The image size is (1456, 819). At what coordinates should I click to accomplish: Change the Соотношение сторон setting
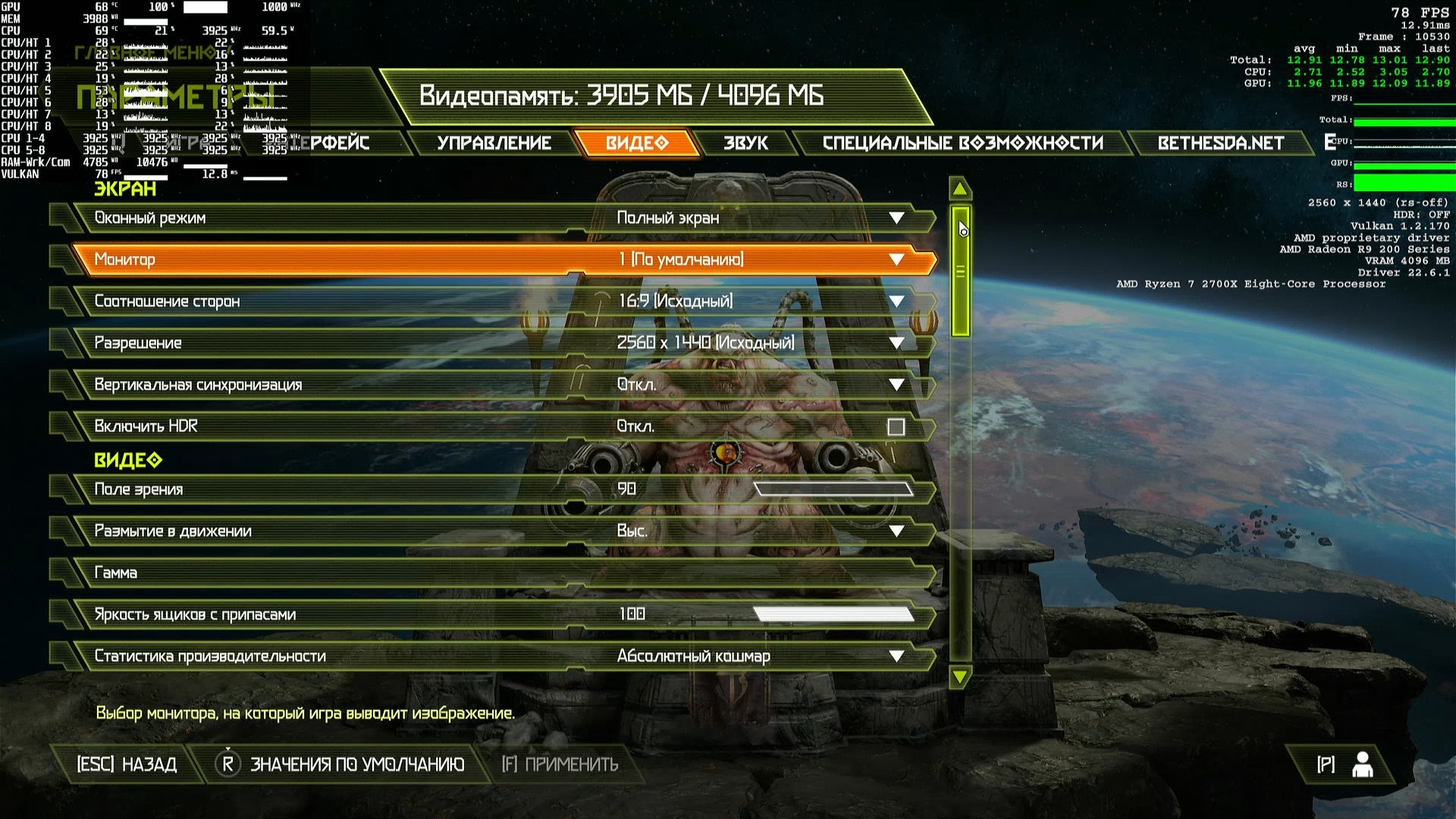pos(896,301)
